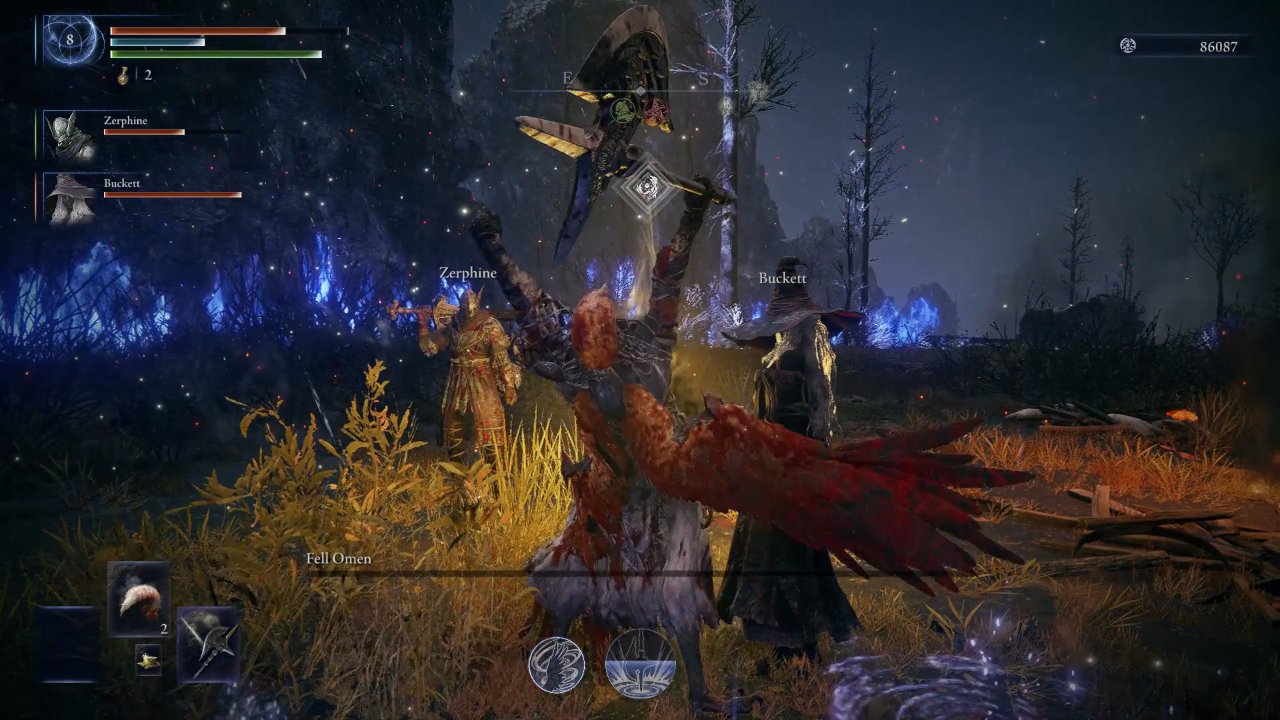
Task: Click the small golden item slot
Action: [148, 659]
